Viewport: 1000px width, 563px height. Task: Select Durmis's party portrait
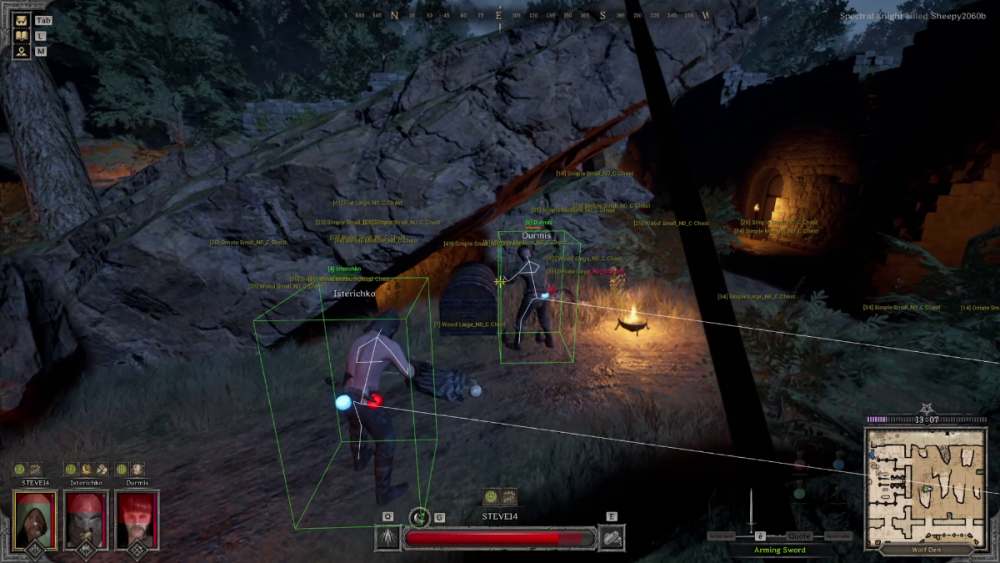[x=136, y=516]
